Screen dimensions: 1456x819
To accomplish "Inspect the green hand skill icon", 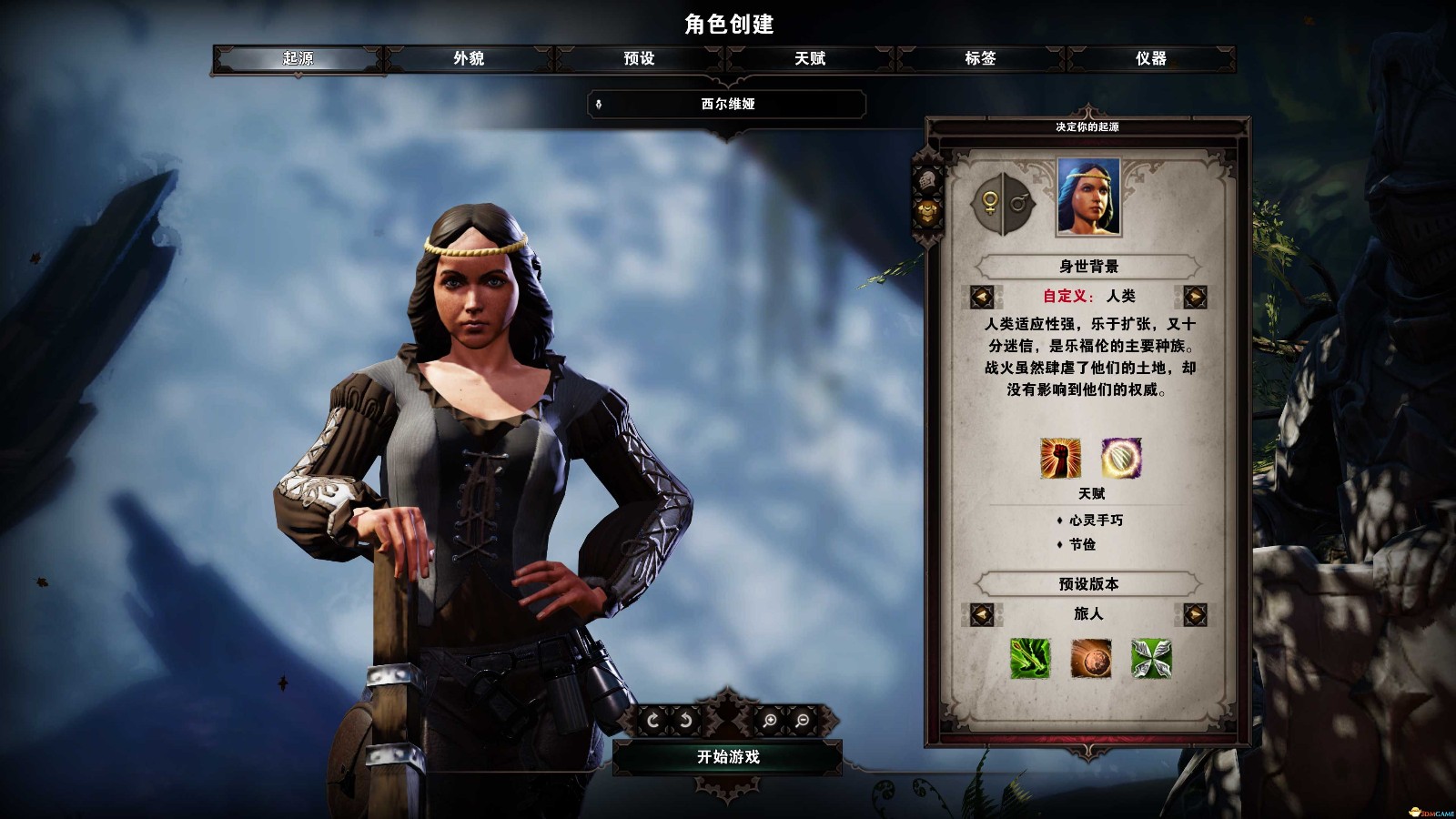I will (x=1030, y=658).
